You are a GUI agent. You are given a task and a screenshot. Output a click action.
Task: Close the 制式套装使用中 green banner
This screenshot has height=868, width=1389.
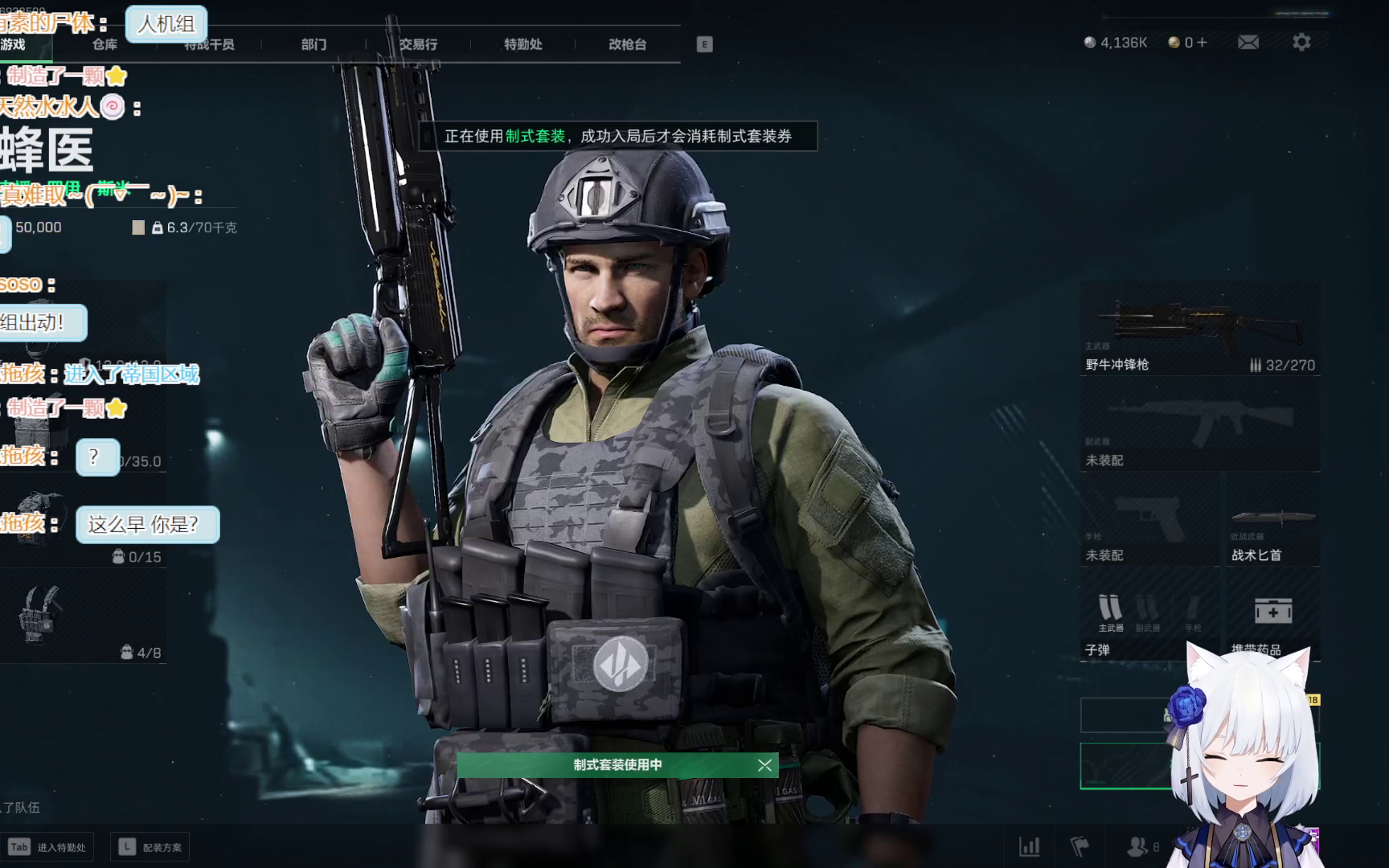coord(764,765)
